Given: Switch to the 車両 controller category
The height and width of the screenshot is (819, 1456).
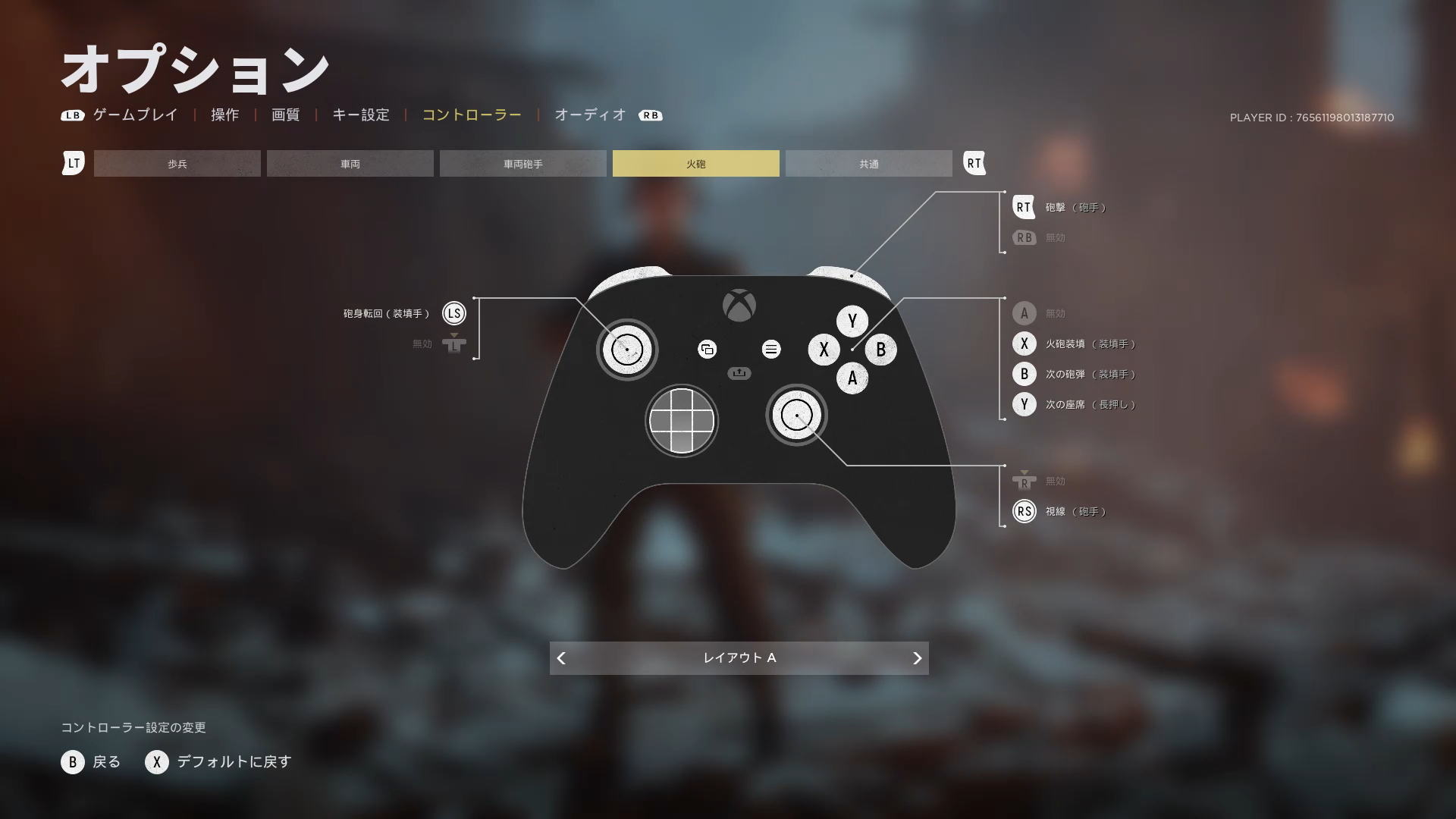Looking at the screenshot, I should [x=350, y=164].
